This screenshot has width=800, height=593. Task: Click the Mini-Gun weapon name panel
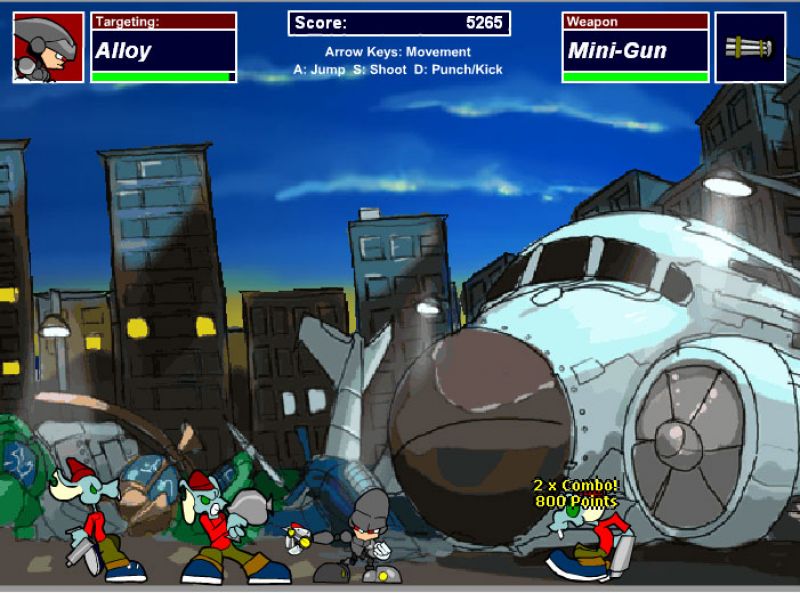635,49
